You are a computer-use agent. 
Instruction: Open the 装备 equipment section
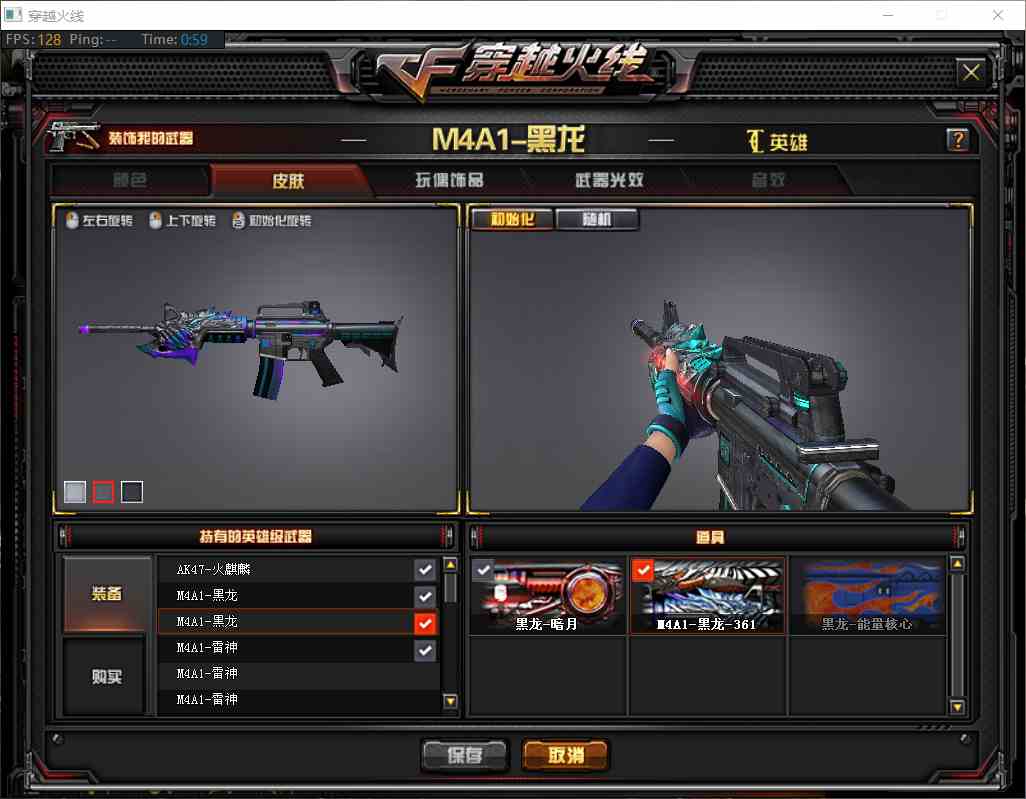(x=107, y=594)
